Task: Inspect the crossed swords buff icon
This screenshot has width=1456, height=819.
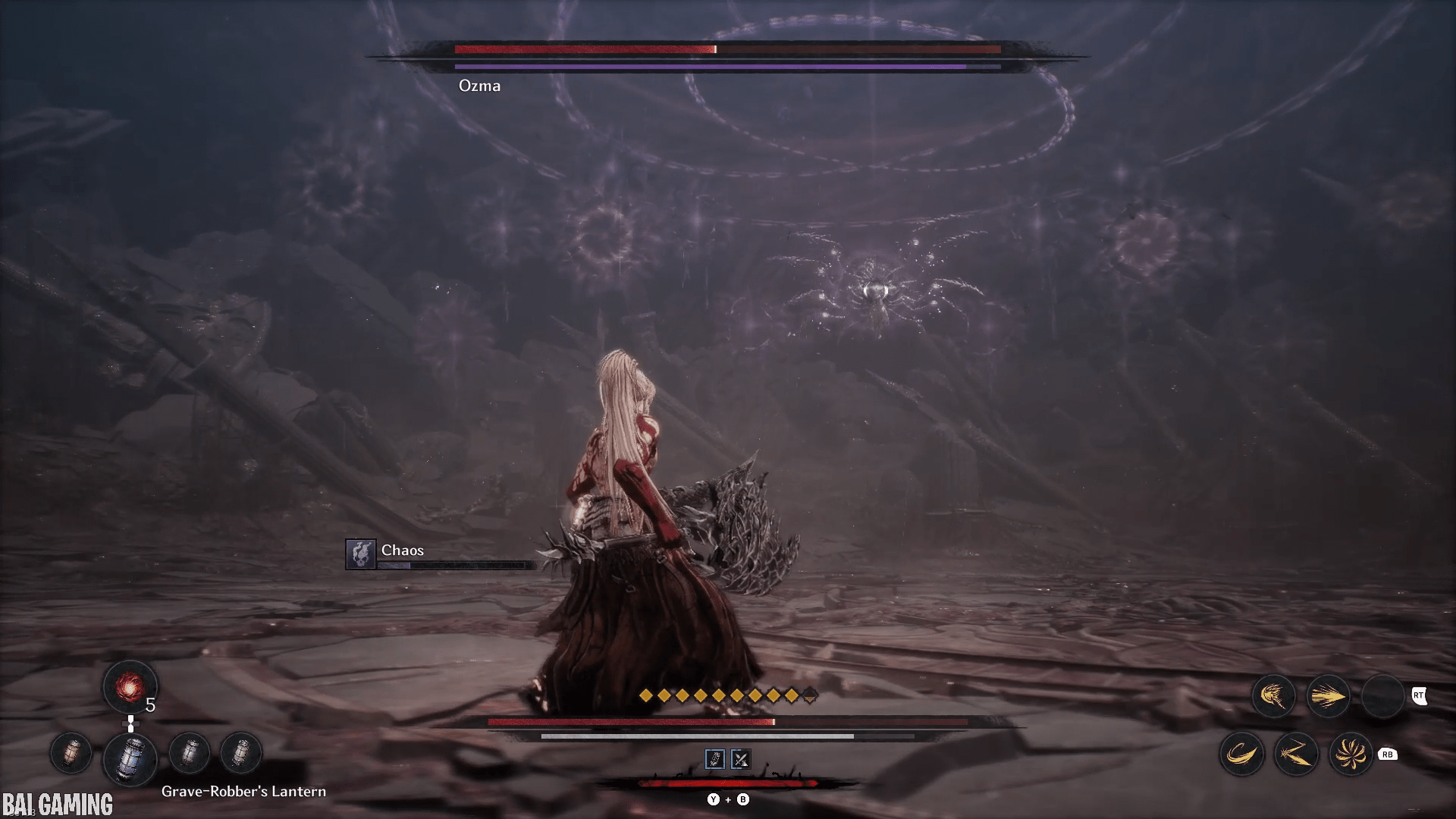Action: (x=741, y=759)
